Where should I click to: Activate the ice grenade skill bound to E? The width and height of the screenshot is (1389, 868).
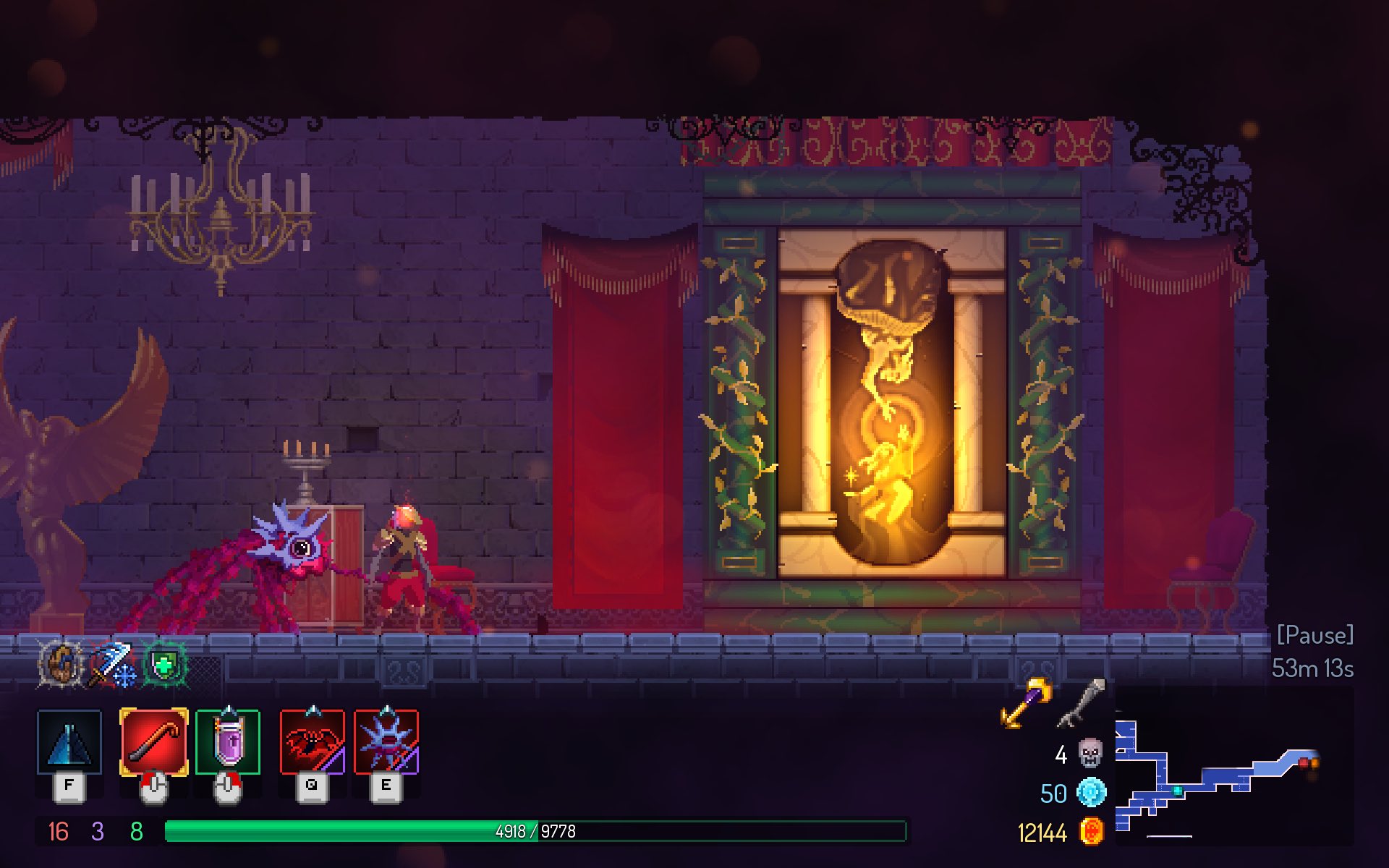tap(388, 739)
